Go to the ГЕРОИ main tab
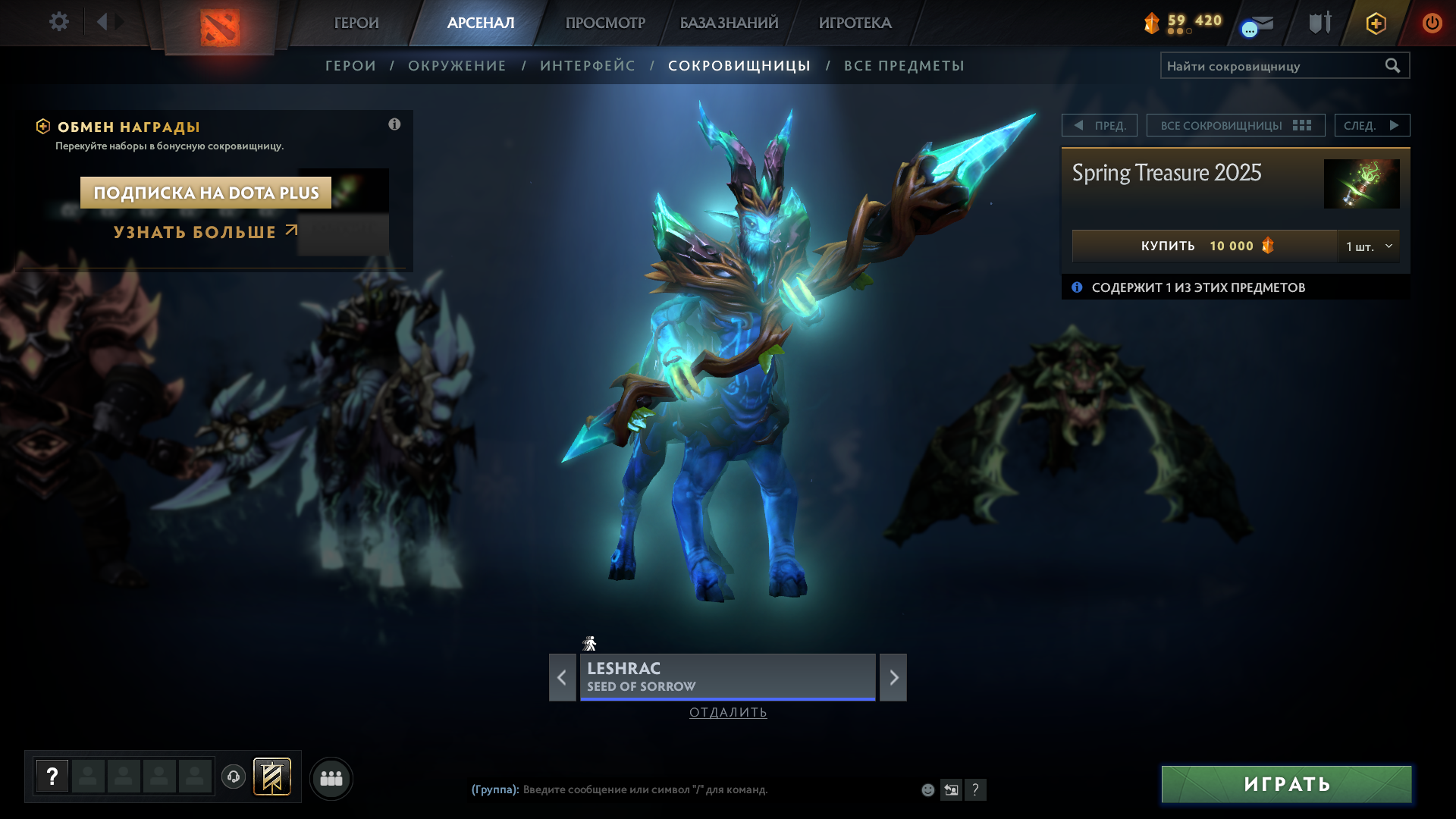 point(356,23)
